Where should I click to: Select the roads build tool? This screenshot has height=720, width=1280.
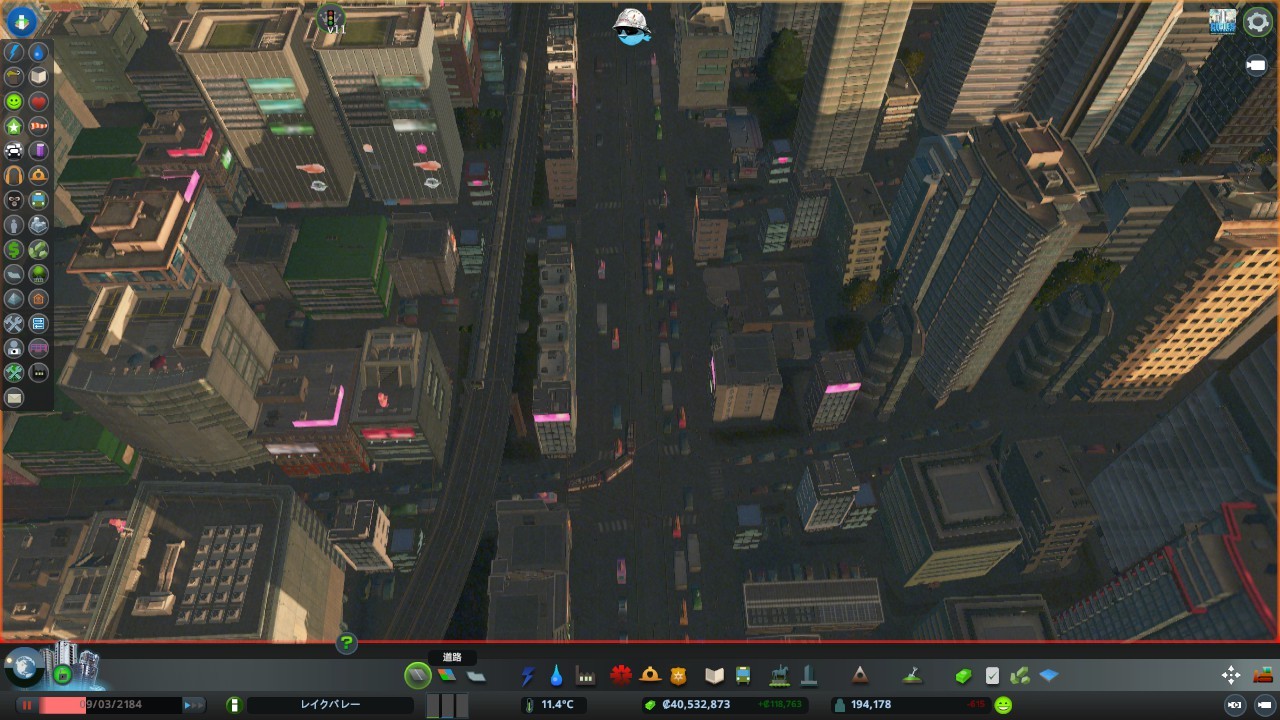tap(418, 676)
